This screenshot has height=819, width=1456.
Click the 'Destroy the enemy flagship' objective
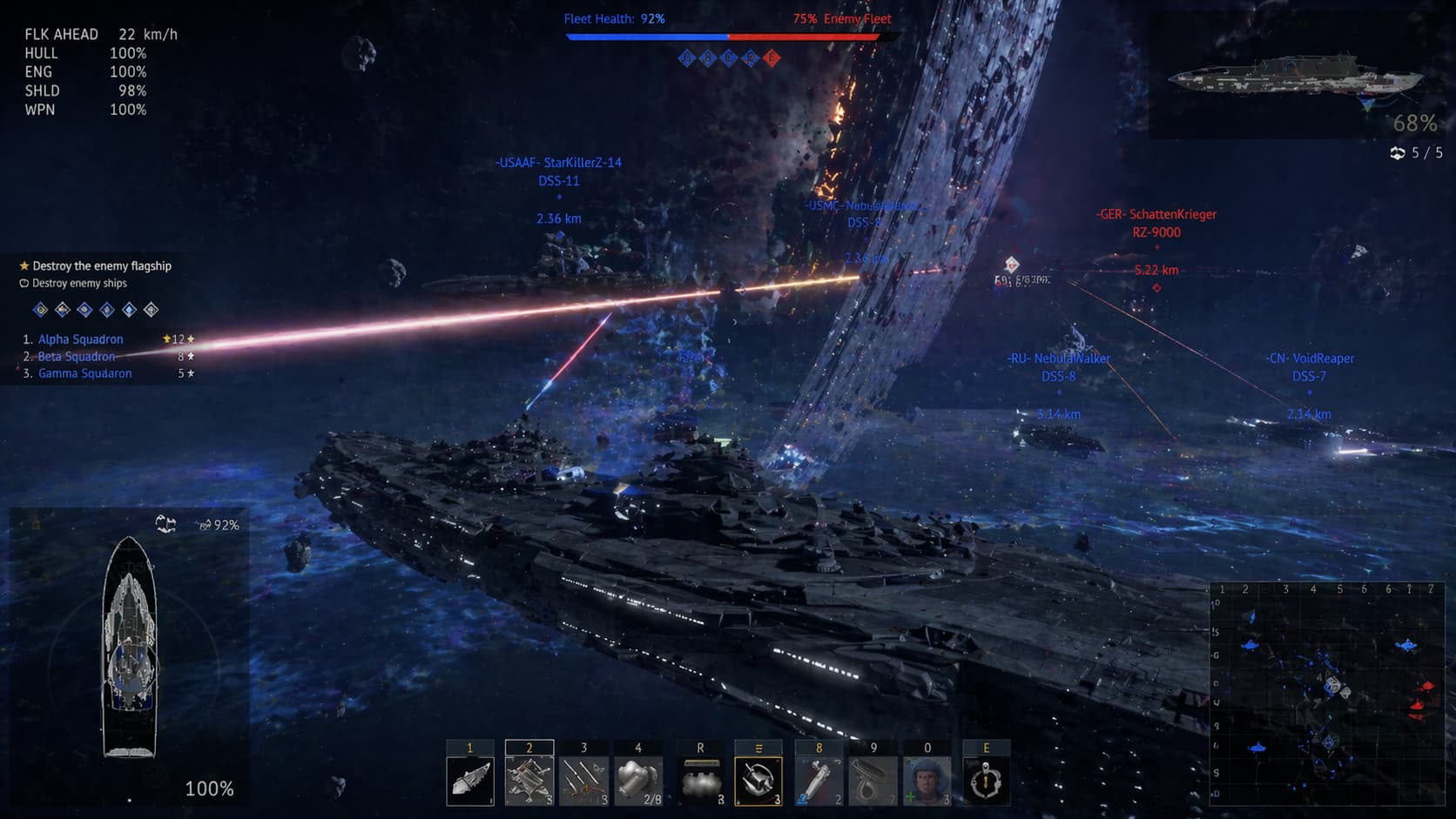click(102, 266)
